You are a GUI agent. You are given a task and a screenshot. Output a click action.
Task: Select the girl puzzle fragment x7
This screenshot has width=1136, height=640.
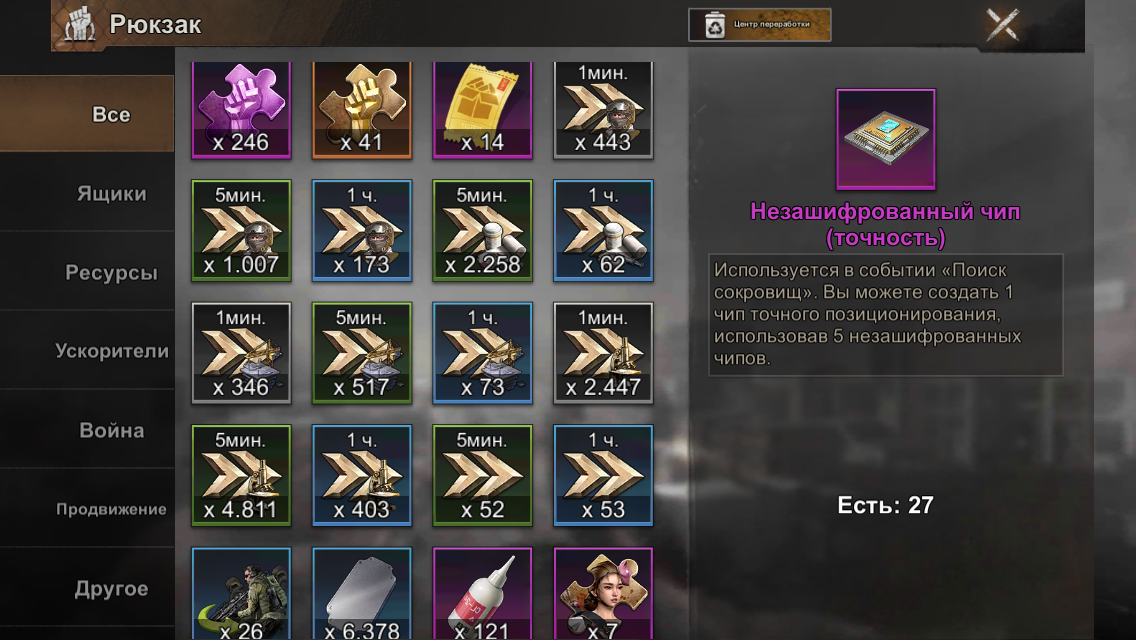coord(603,595)
